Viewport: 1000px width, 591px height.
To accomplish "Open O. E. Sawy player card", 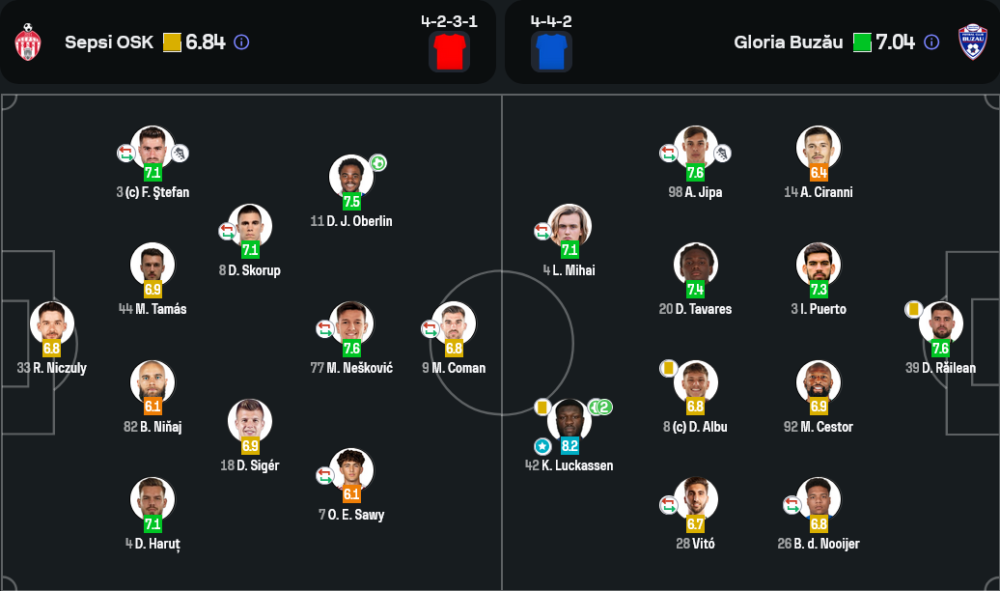I will [351, 471].
